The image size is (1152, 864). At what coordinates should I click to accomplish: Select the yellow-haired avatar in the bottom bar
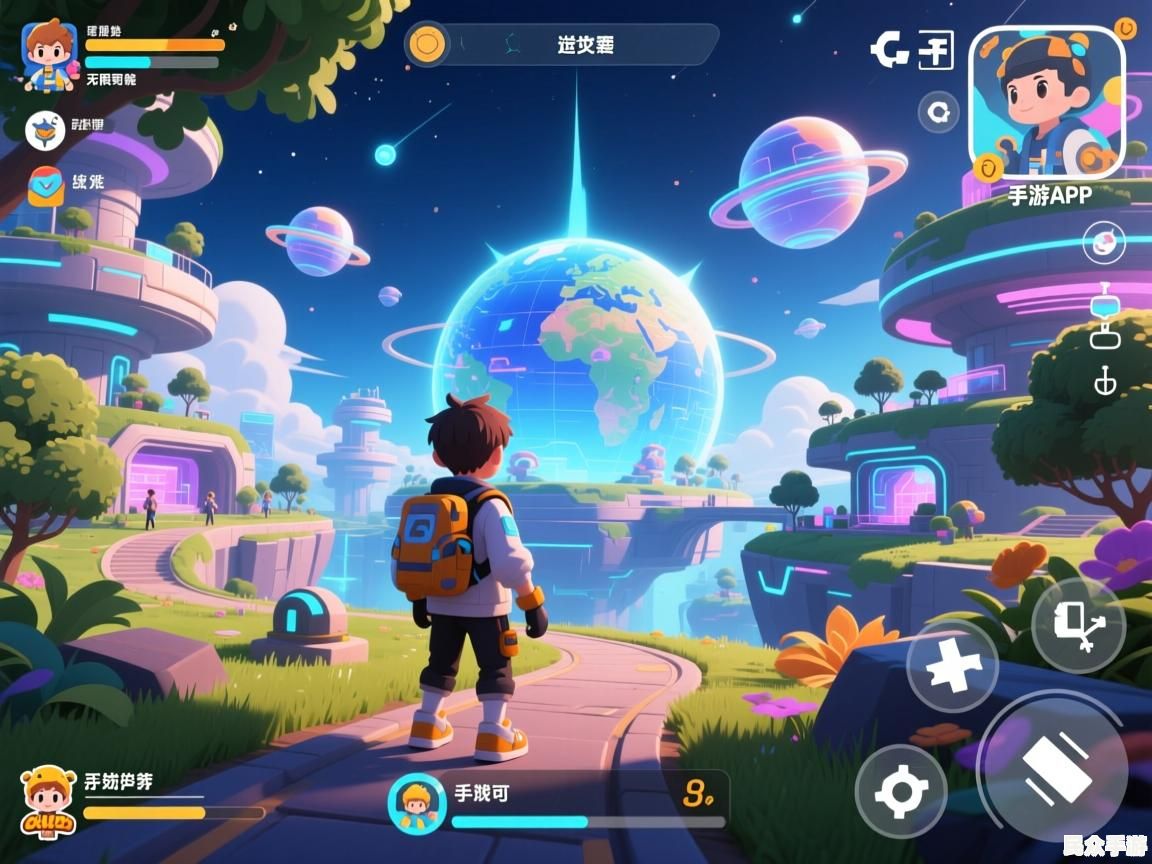click(415, 802)
